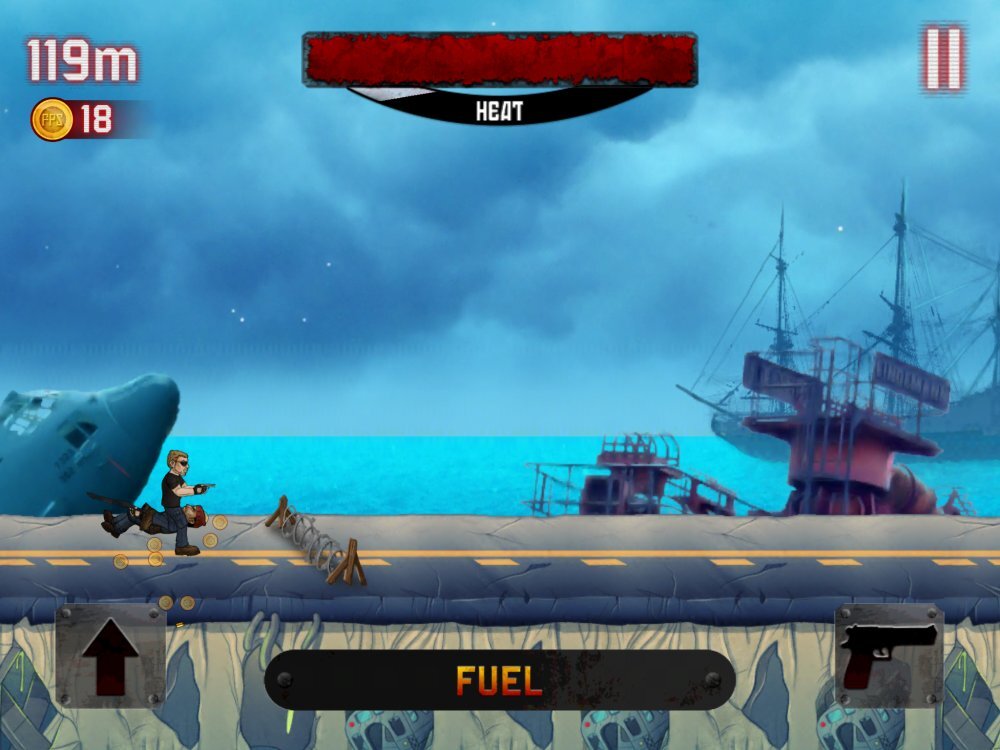Image resolution: width=1000 pixels, height=750 pixels.
Task: Tap the up arrow jump button
Action: [110, 656]
